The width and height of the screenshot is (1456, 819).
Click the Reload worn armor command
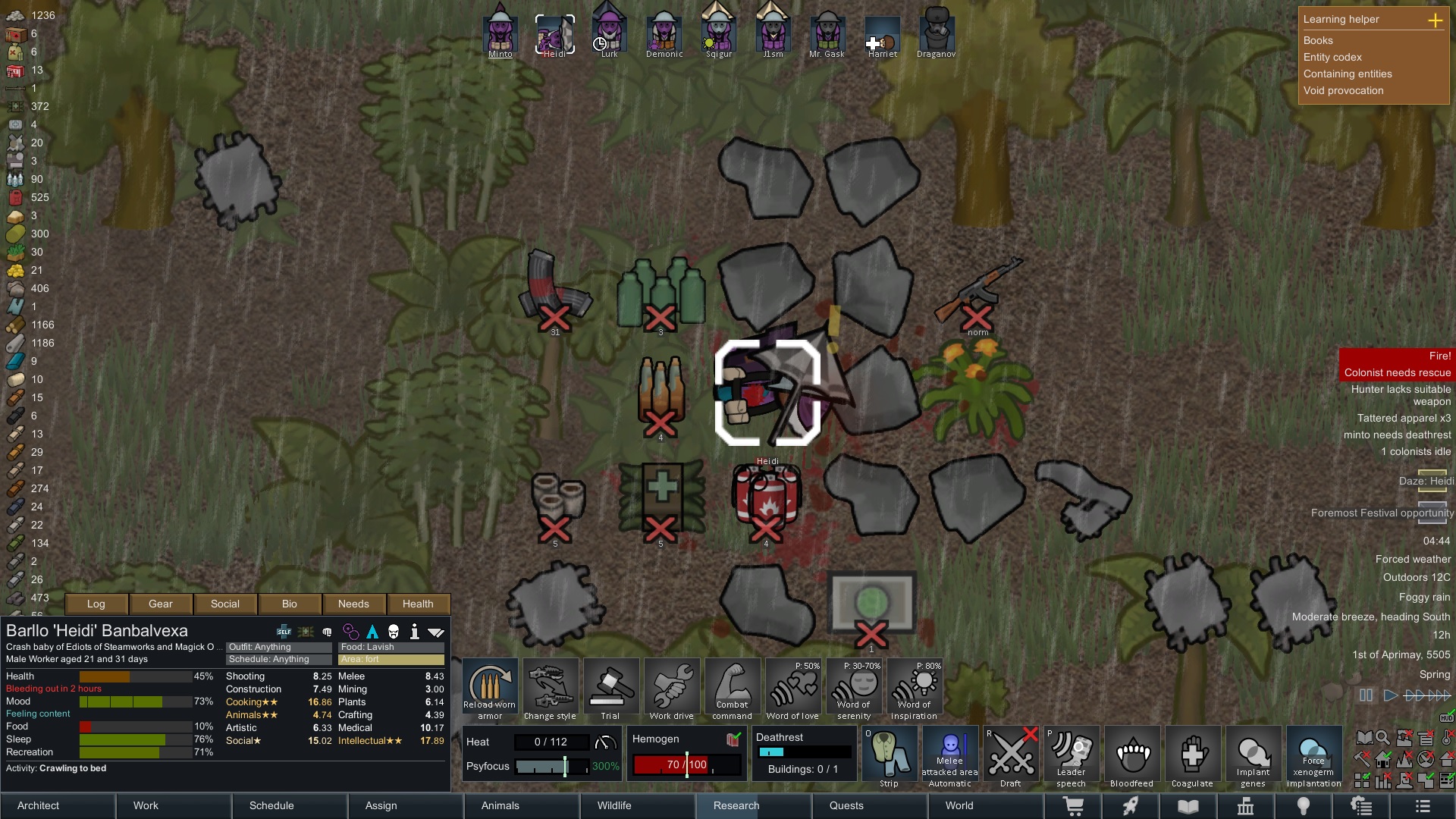pyautogui.click(x=490, y=689)
